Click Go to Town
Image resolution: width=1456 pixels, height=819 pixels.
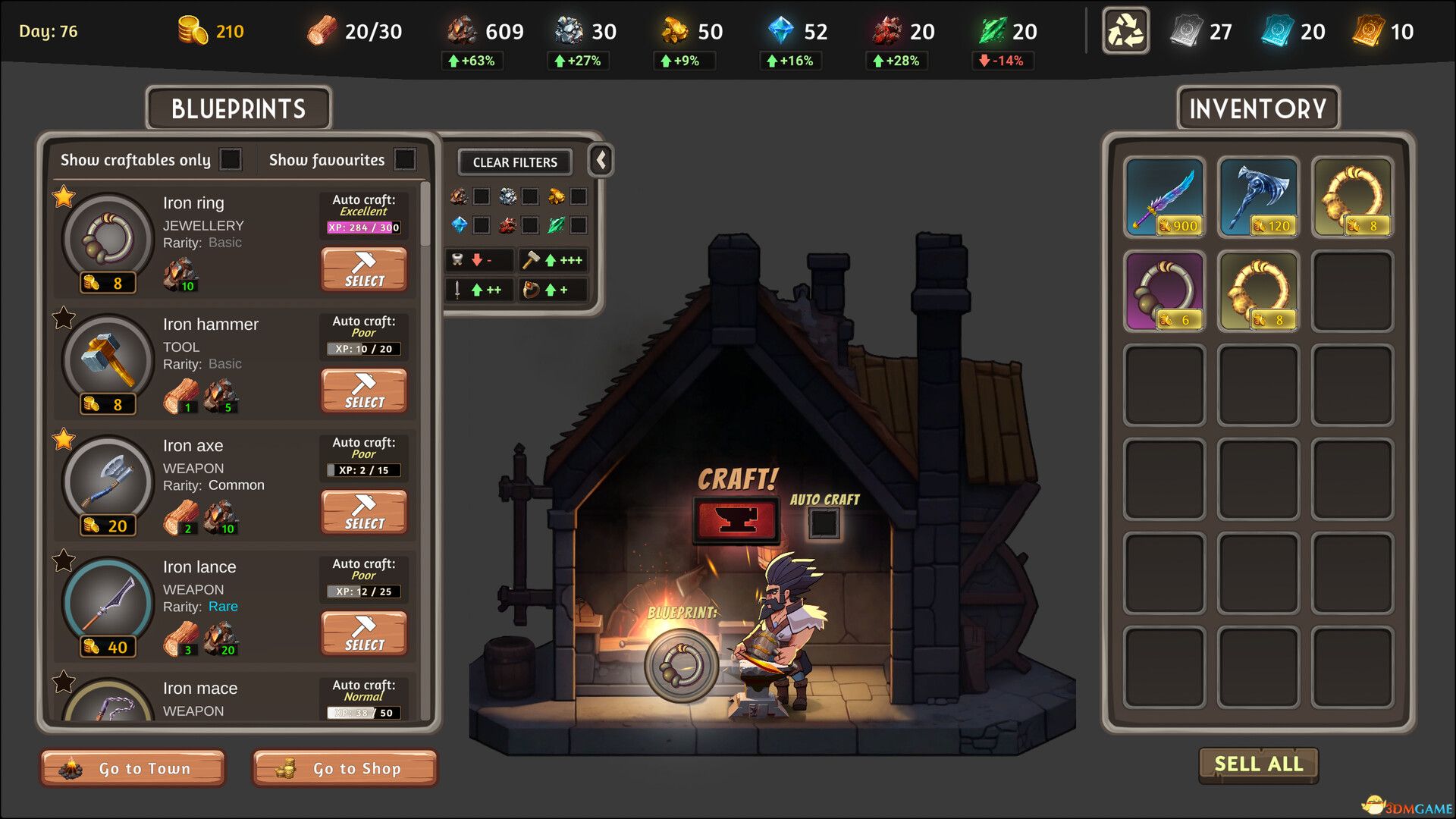tap(132, 768)
